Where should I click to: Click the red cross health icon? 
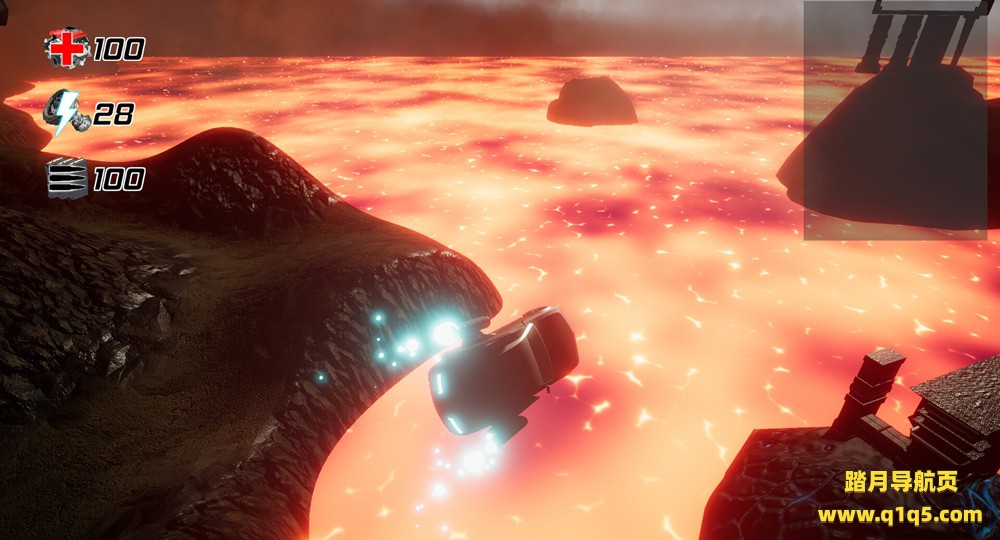66,47
